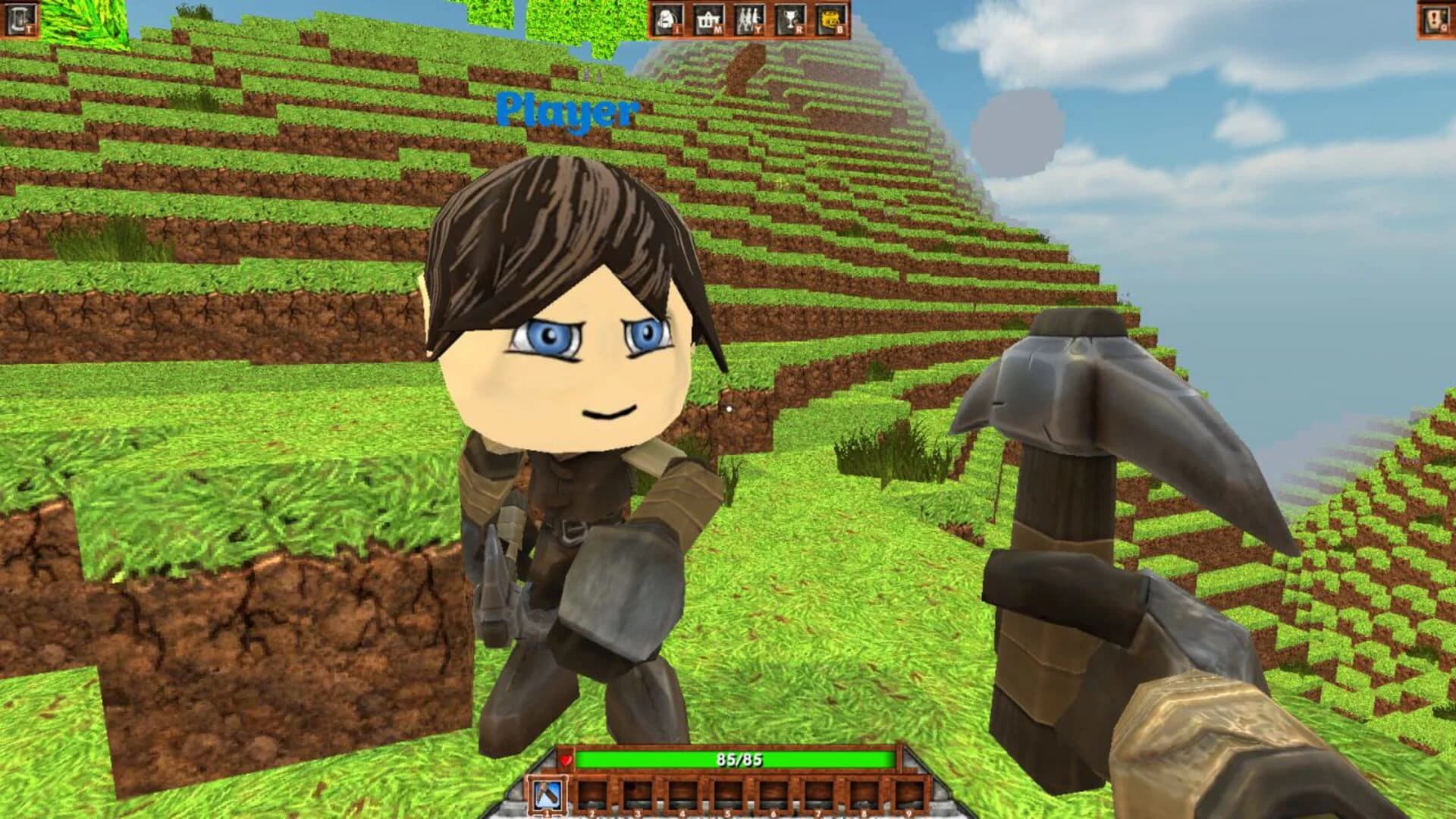Select the pickaxe in hotbar slot 1
1456x819 pixels.
click(x=548, y=792)
